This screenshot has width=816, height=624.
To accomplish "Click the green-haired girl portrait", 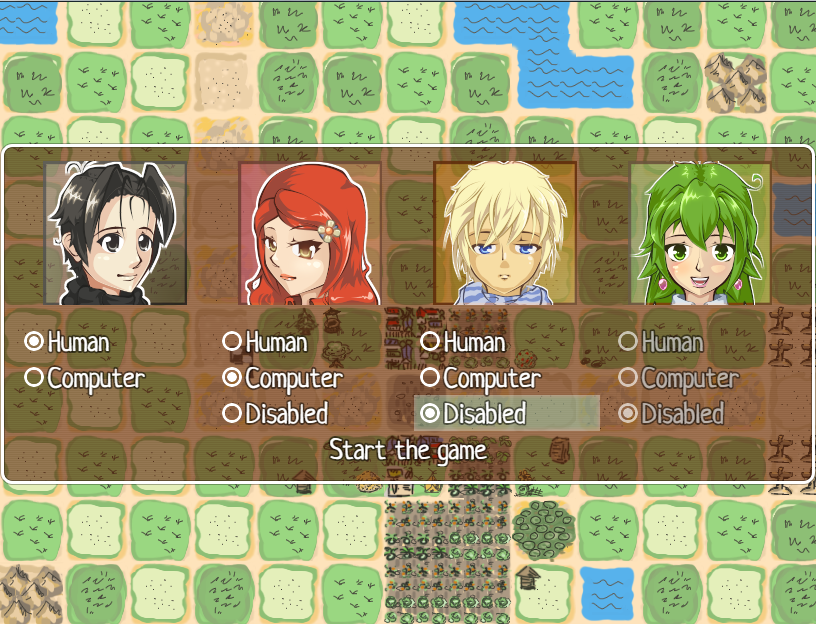I will pos(700,234).
